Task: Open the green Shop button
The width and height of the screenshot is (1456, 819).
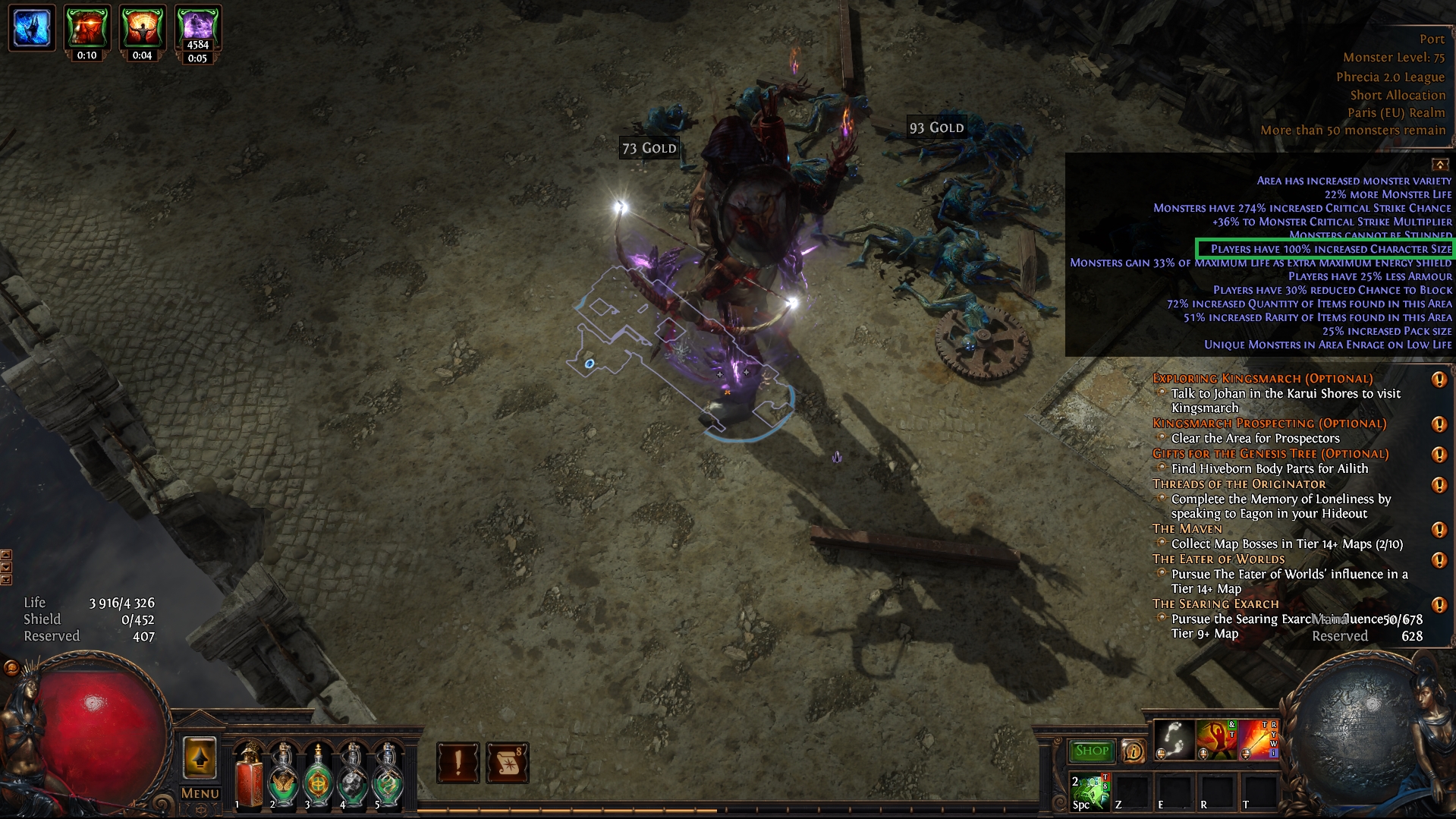Action: [1091, 751]
